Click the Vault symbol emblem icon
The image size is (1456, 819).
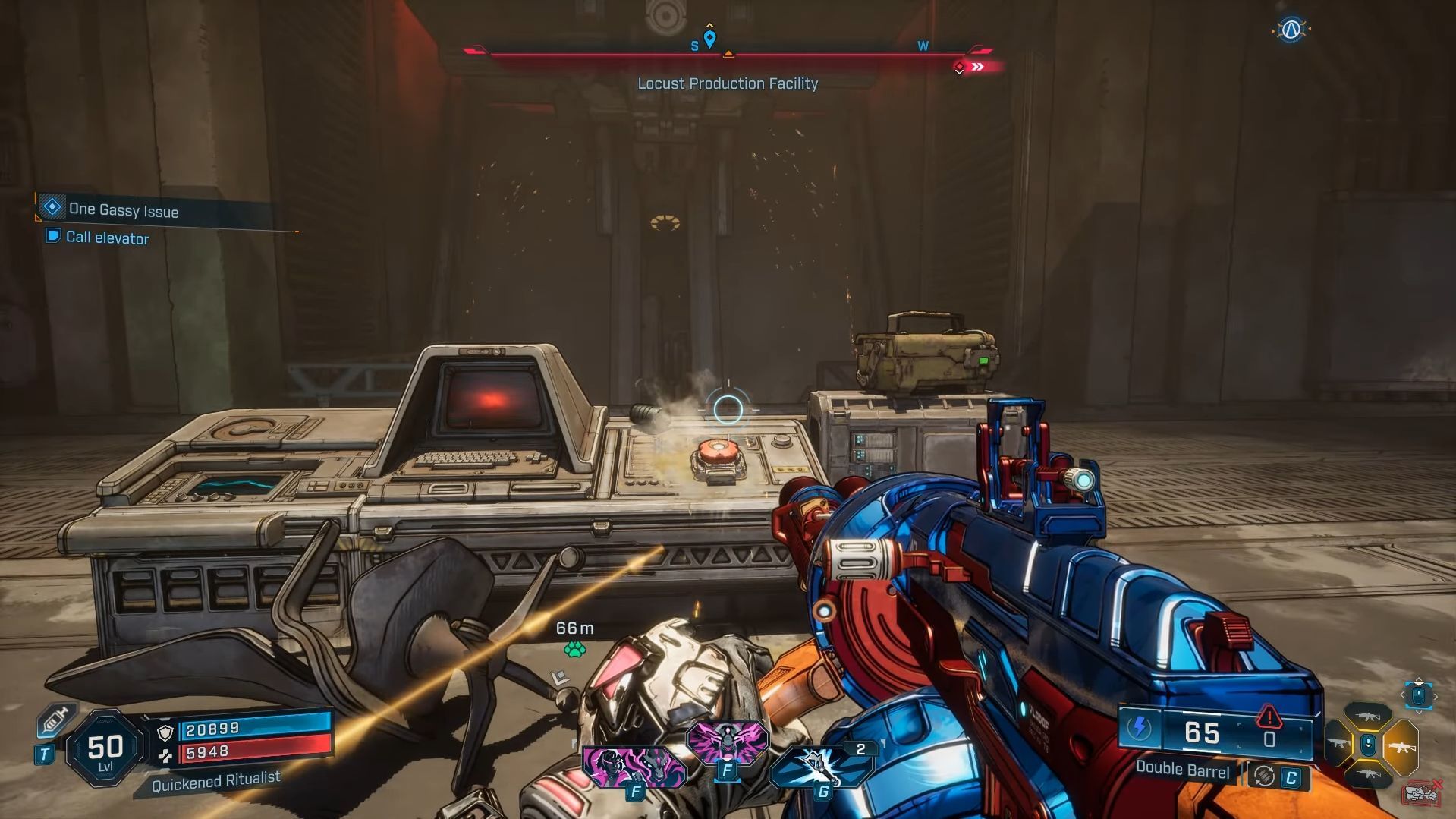(1291, 30)
